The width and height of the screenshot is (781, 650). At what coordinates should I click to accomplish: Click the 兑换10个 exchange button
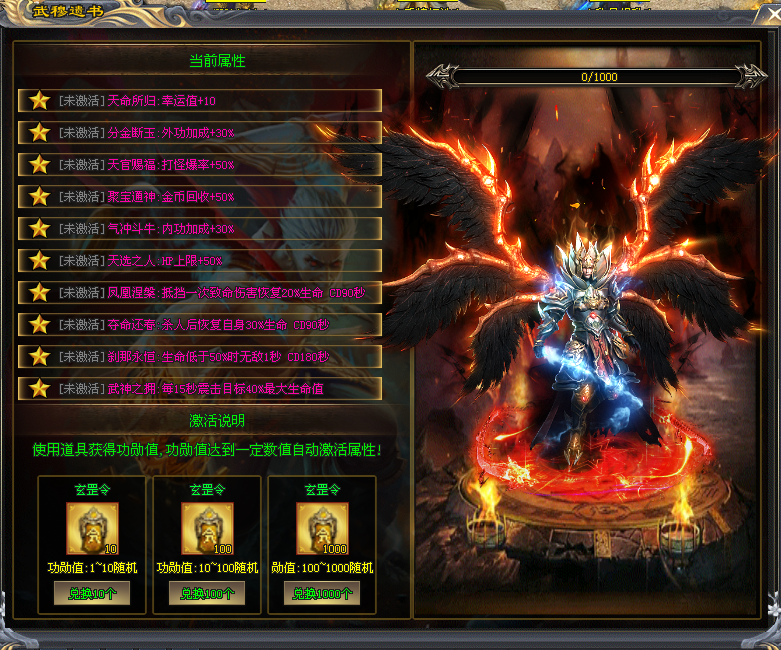pos(92,593)
